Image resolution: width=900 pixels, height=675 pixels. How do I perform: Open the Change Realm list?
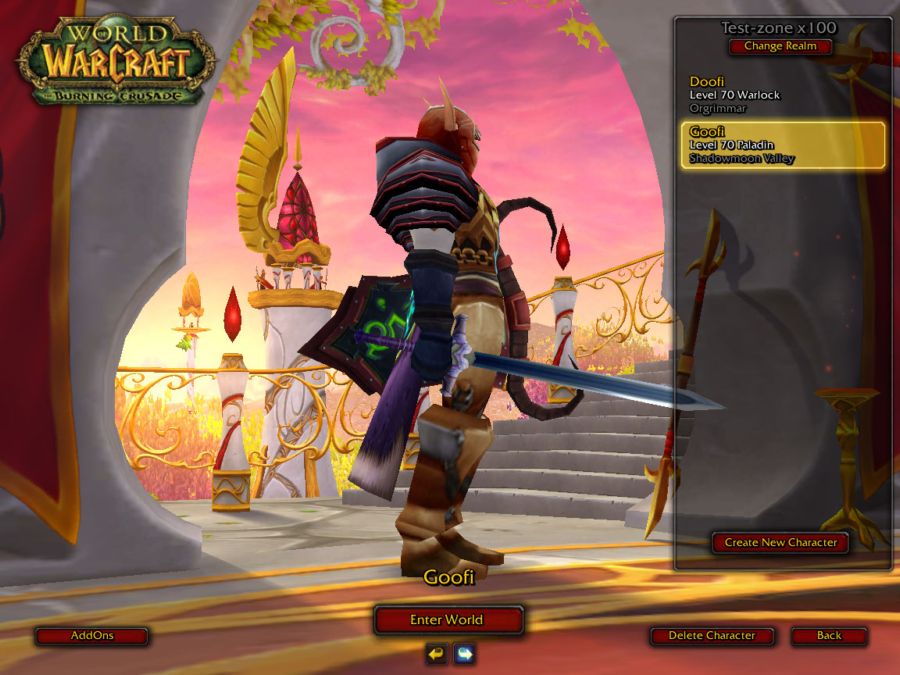click(780, 46)
